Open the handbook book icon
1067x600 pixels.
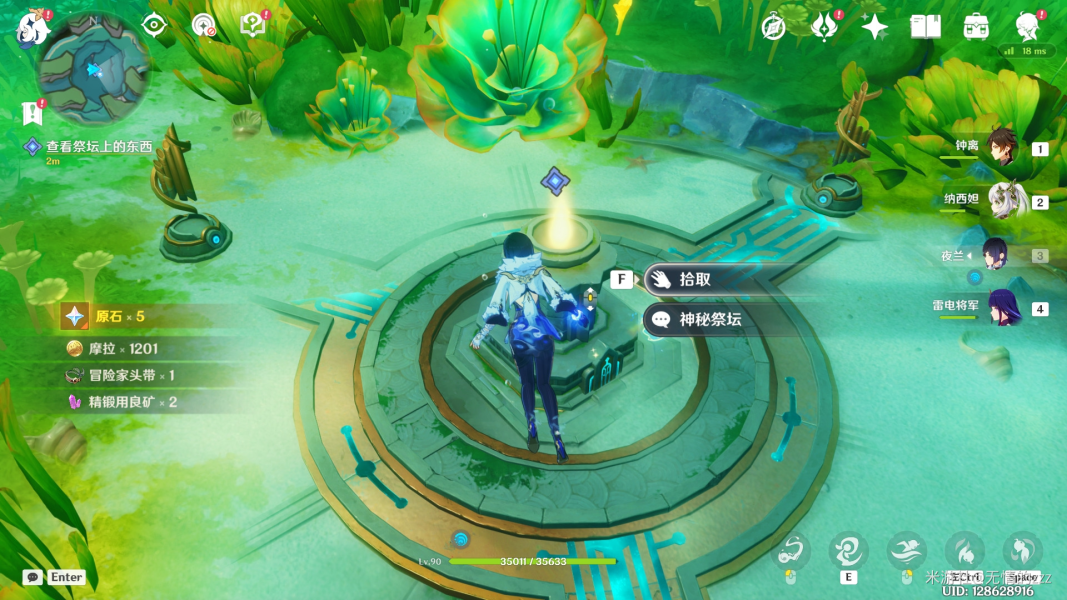point(926,27)
